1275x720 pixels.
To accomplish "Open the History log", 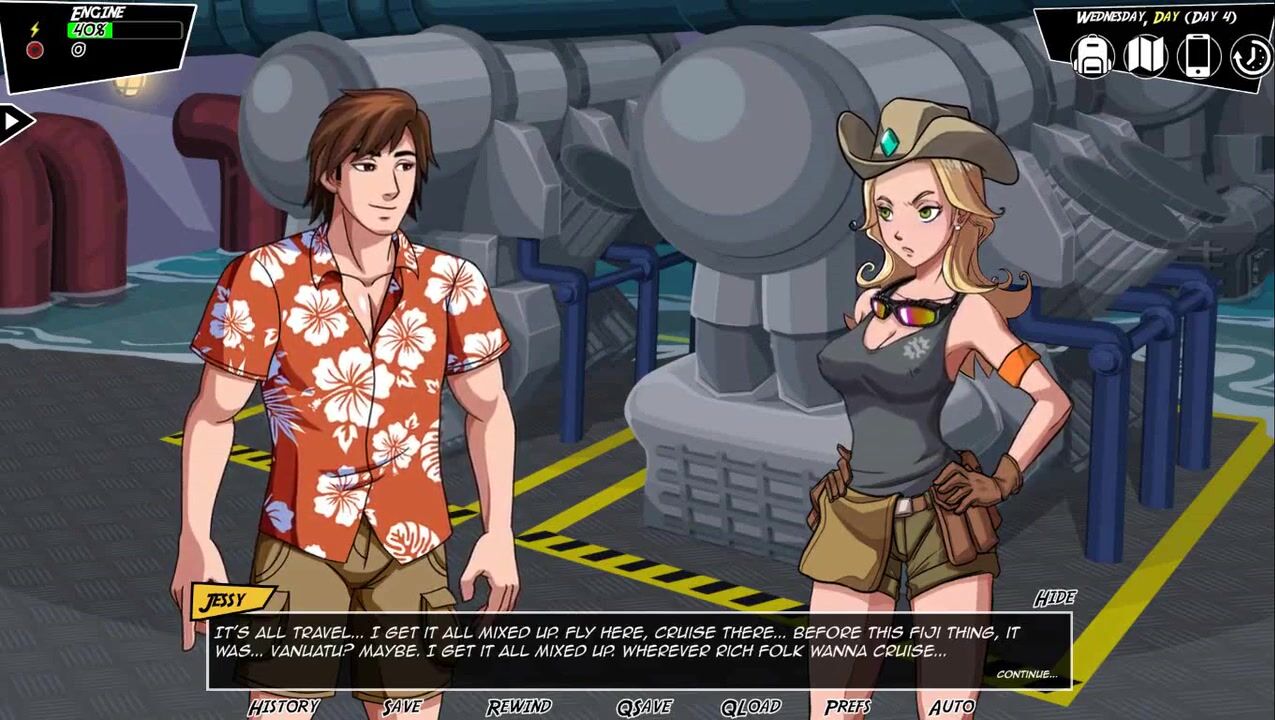I will [x=284, y=707].
